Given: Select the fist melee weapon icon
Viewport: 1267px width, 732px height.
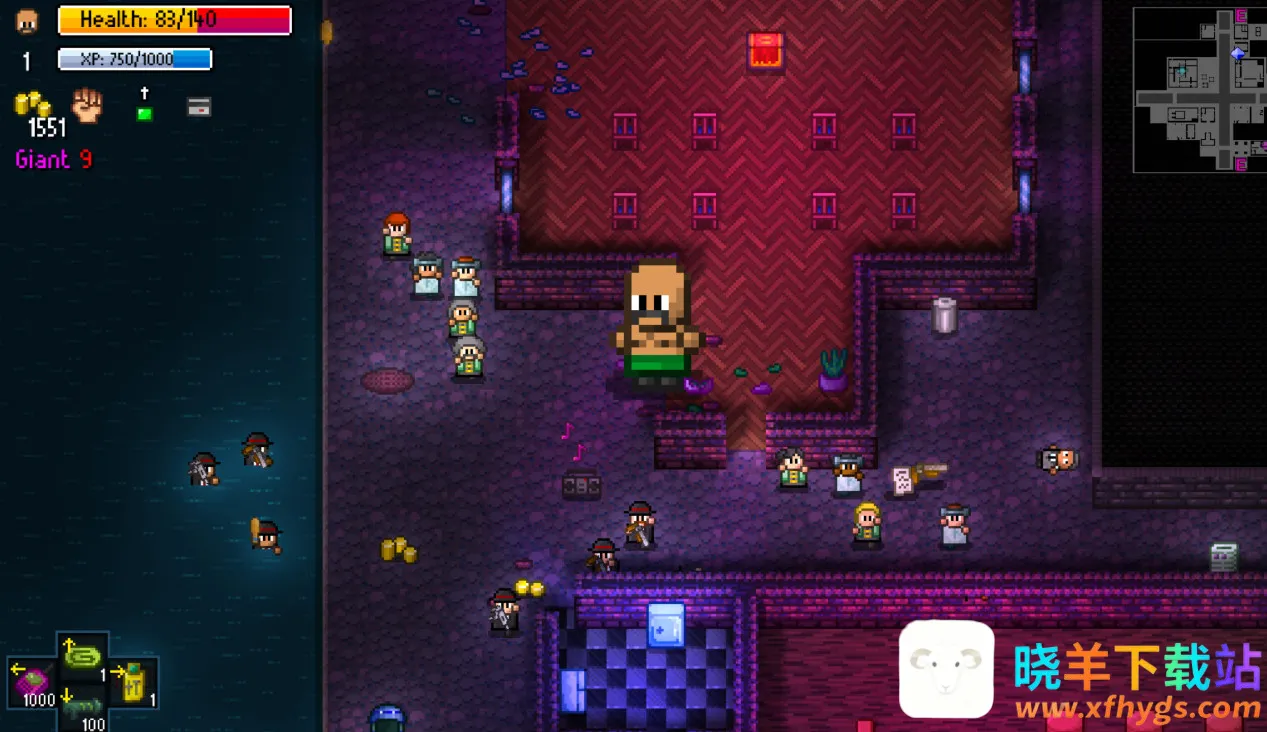Looking at the screenshot, I should (x=88, y=105).
